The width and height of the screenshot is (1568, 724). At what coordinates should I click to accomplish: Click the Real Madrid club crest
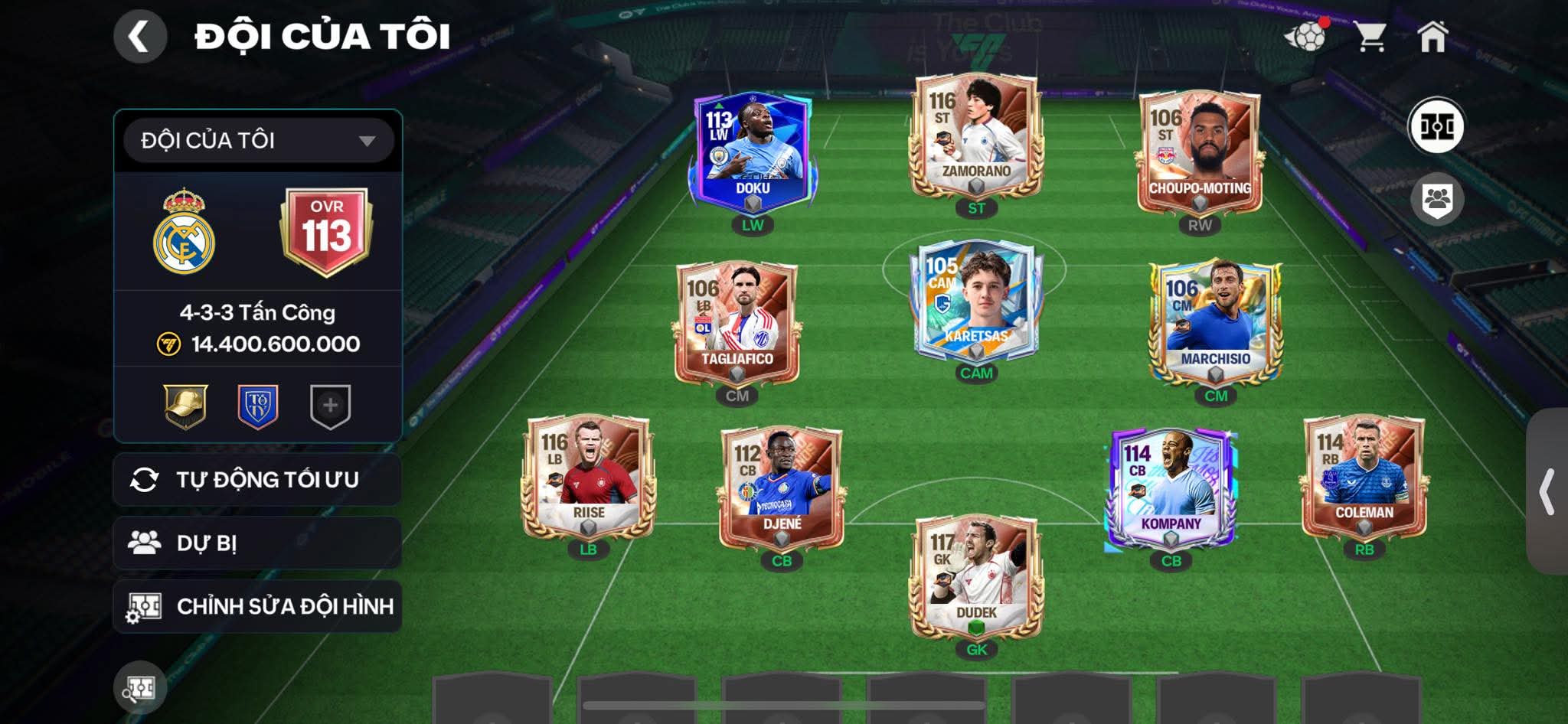(x=184, y=232)
